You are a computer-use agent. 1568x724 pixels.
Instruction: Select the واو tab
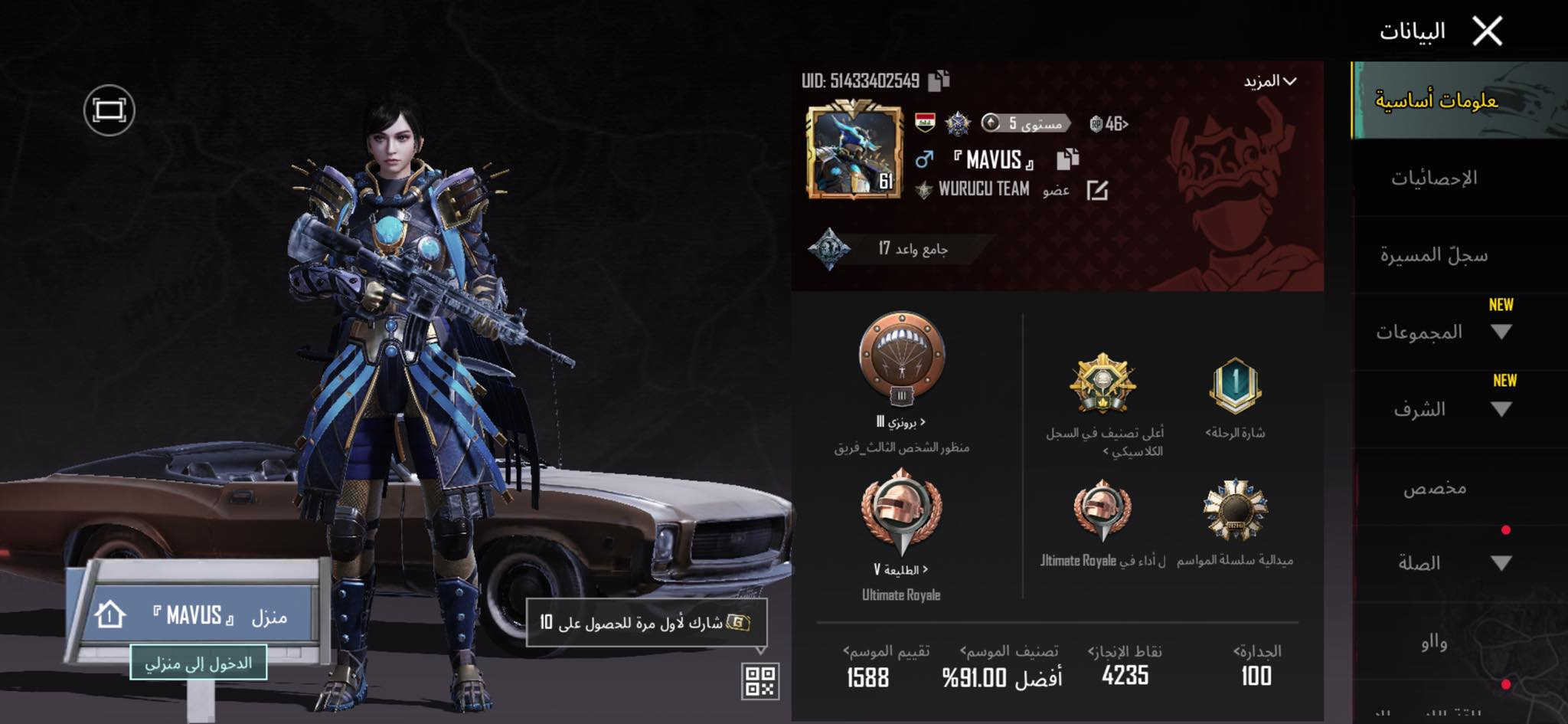pos(1434,642)
